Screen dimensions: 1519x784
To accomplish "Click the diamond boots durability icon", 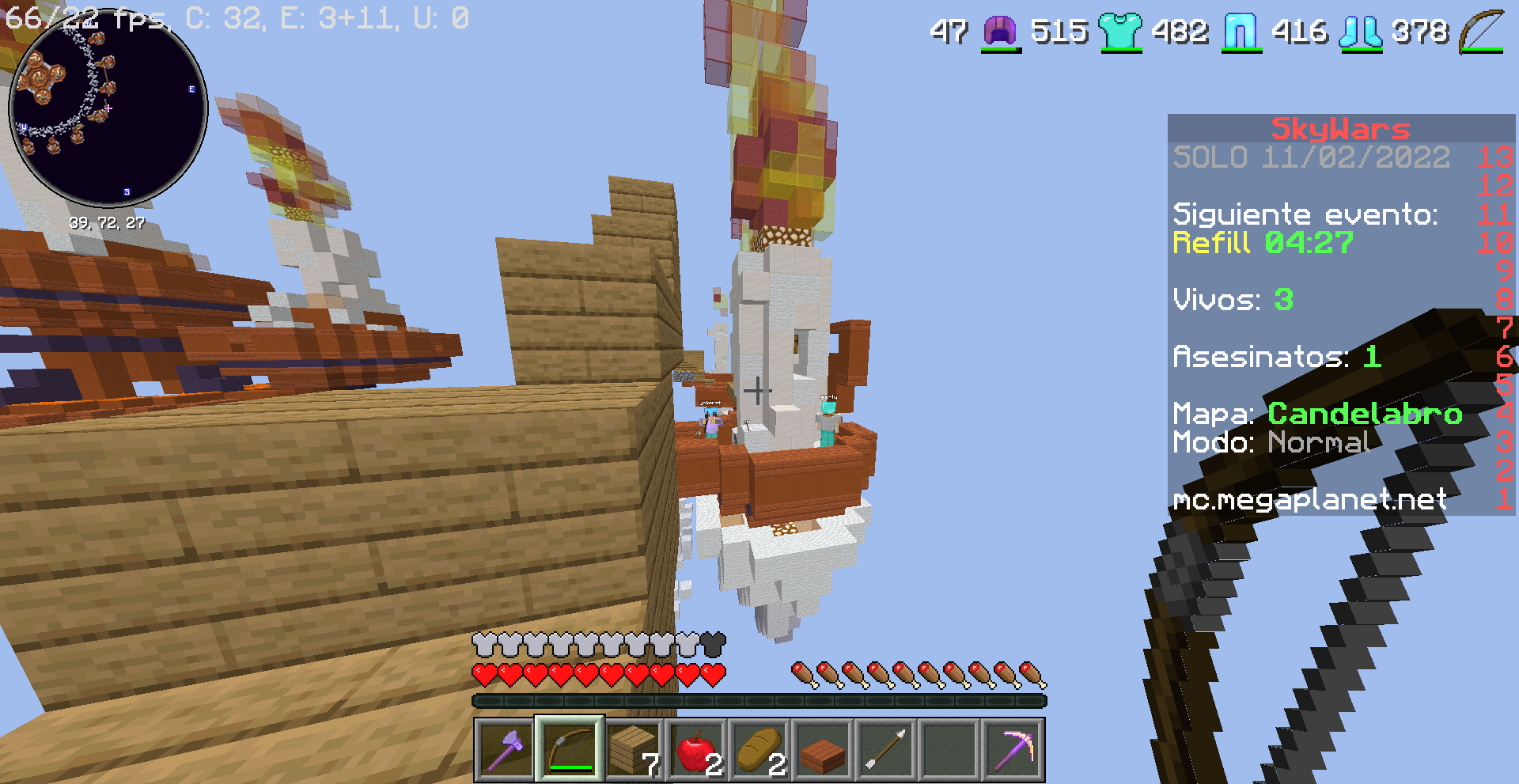I will click(x=1360, y=32).
